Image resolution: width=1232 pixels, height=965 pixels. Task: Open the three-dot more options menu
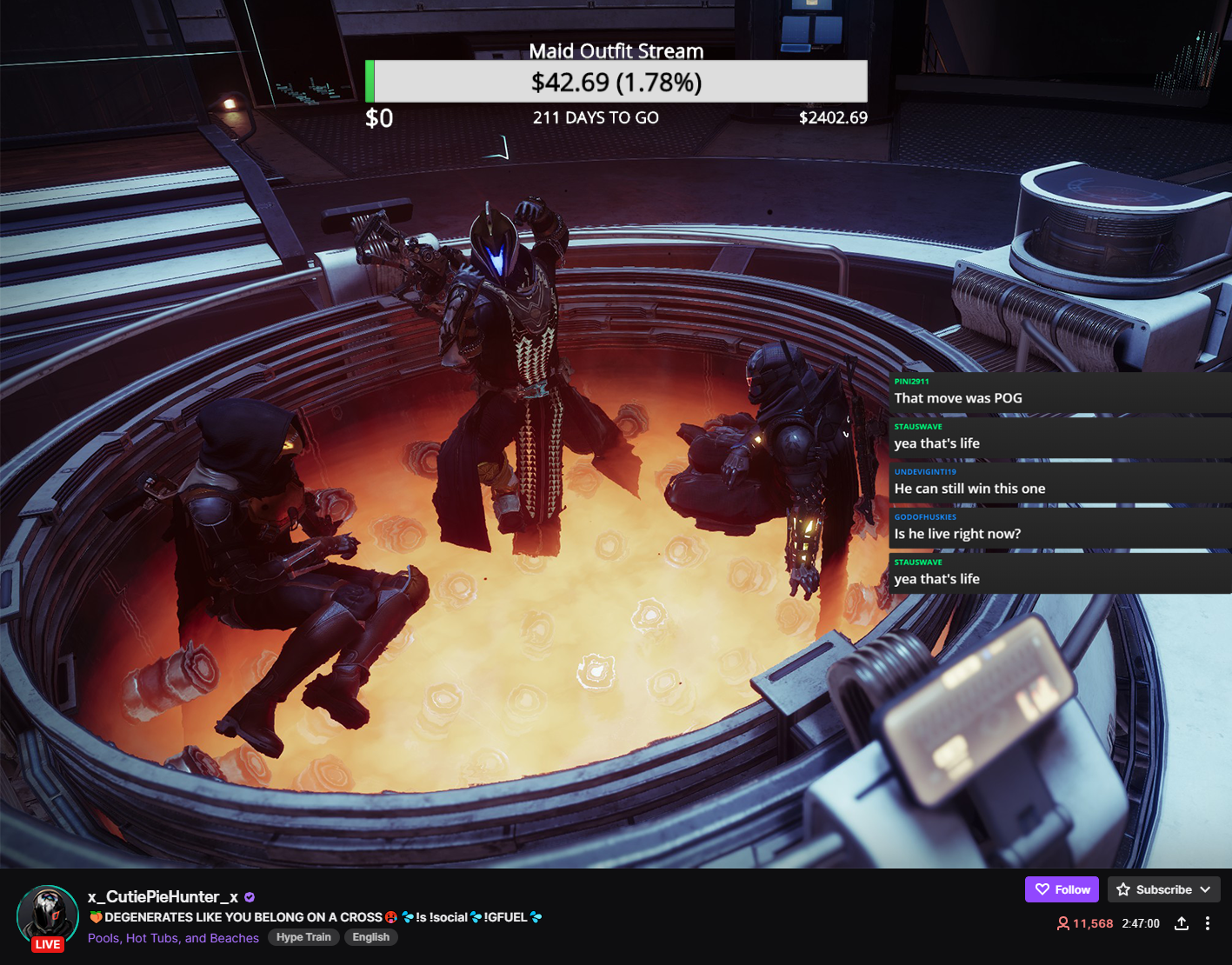[1207, 923]
